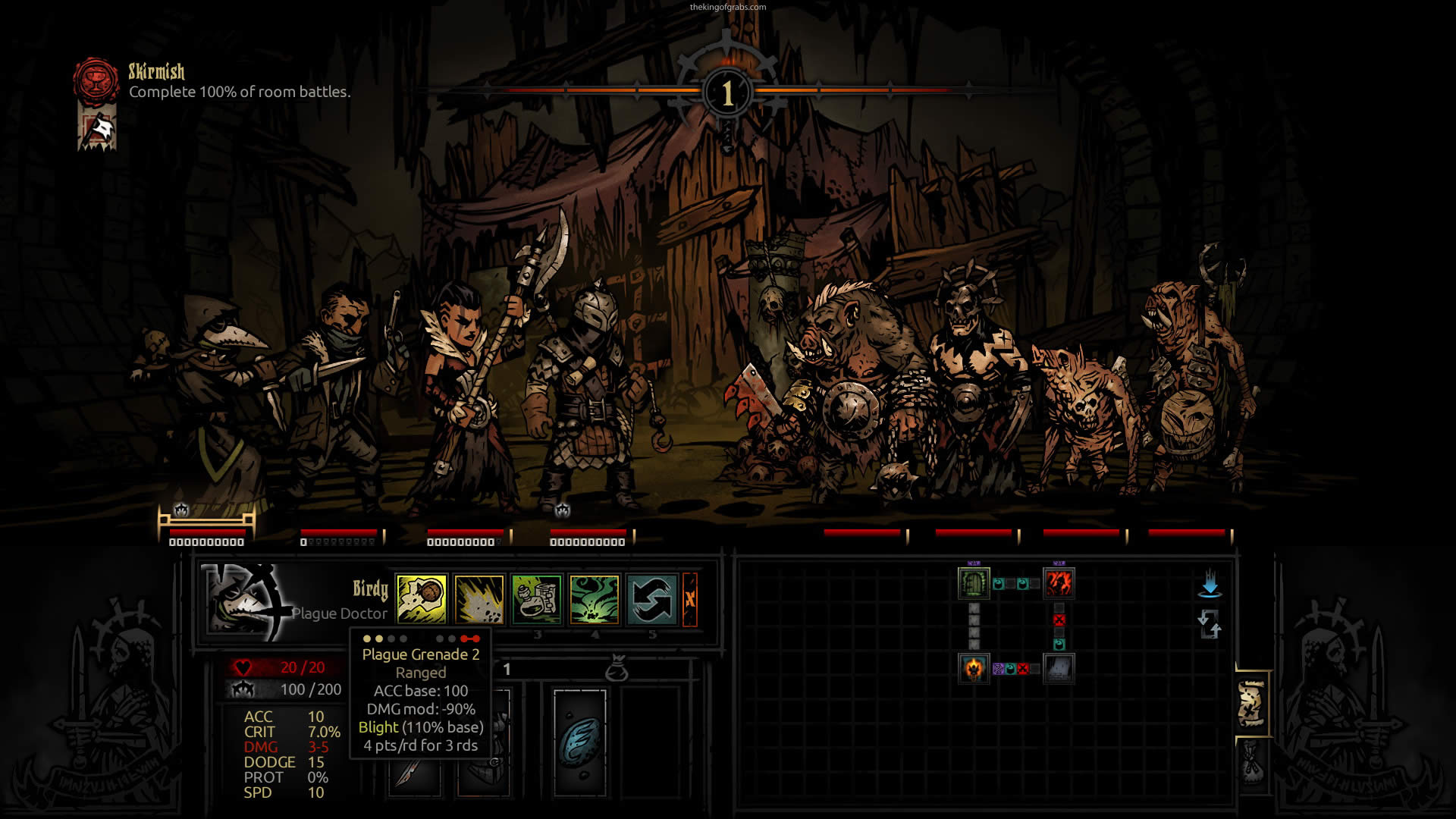1456x819 pixels.
Task: Open Birdy the Plague Doctor's portrait
Action: pos(244,601)
